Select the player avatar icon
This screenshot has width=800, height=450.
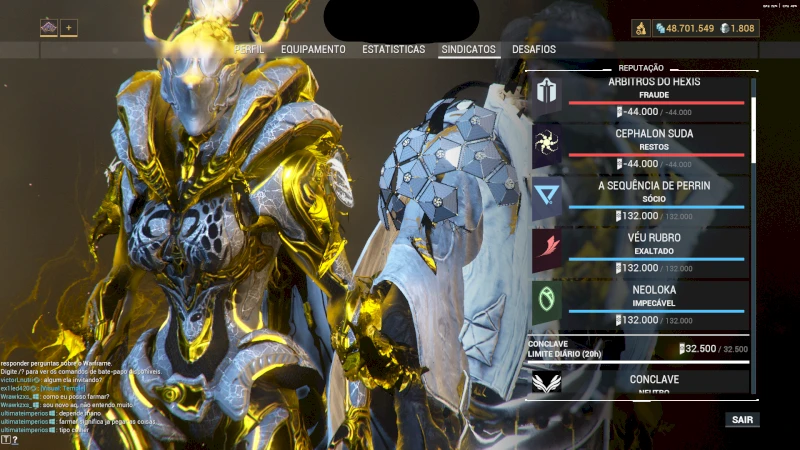[x=49, y=28]
